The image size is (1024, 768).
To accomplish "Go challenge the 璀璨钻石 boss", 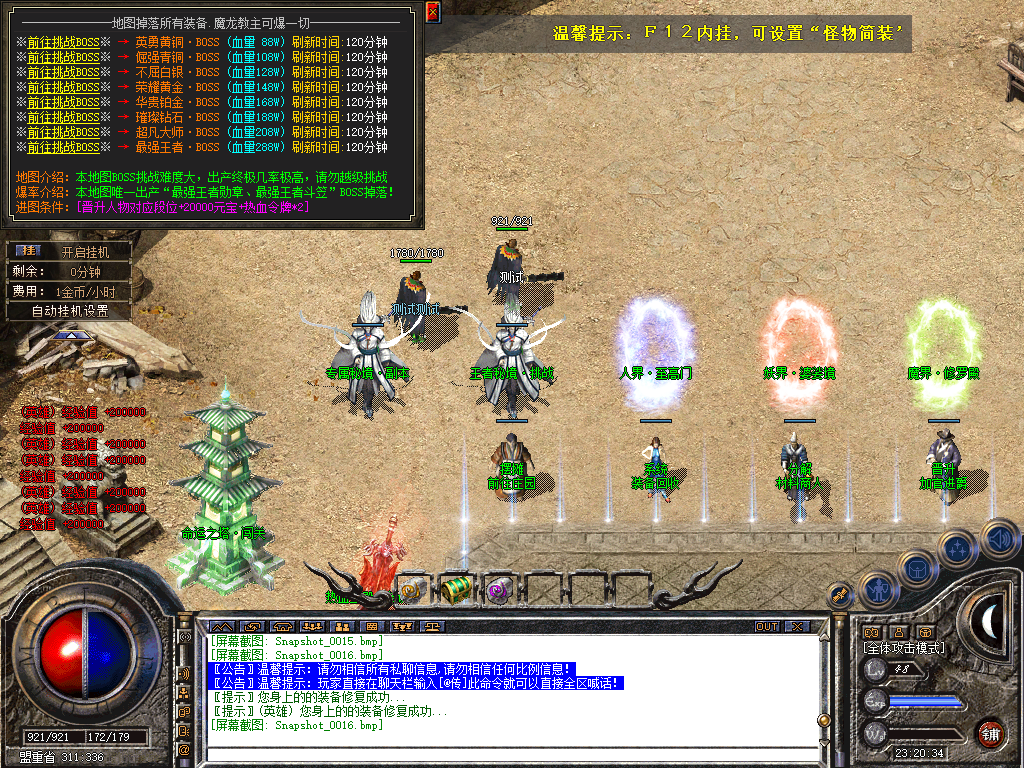I will [x=63, y=118].
